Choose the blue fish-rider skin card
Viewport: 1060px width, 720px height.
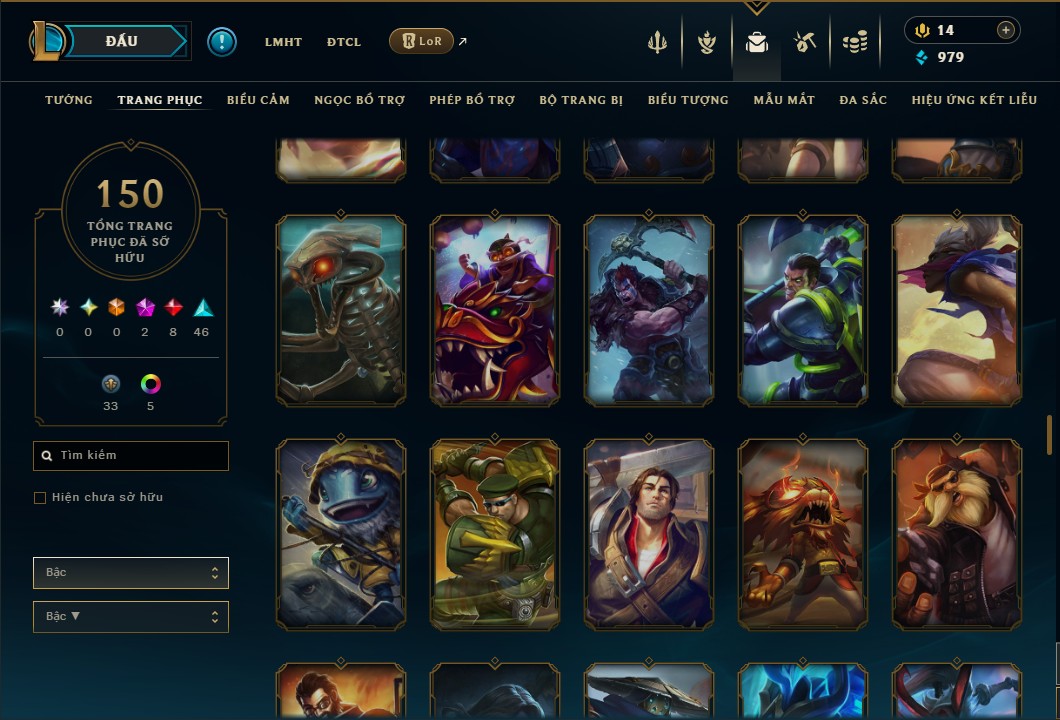tap(341, 535)
